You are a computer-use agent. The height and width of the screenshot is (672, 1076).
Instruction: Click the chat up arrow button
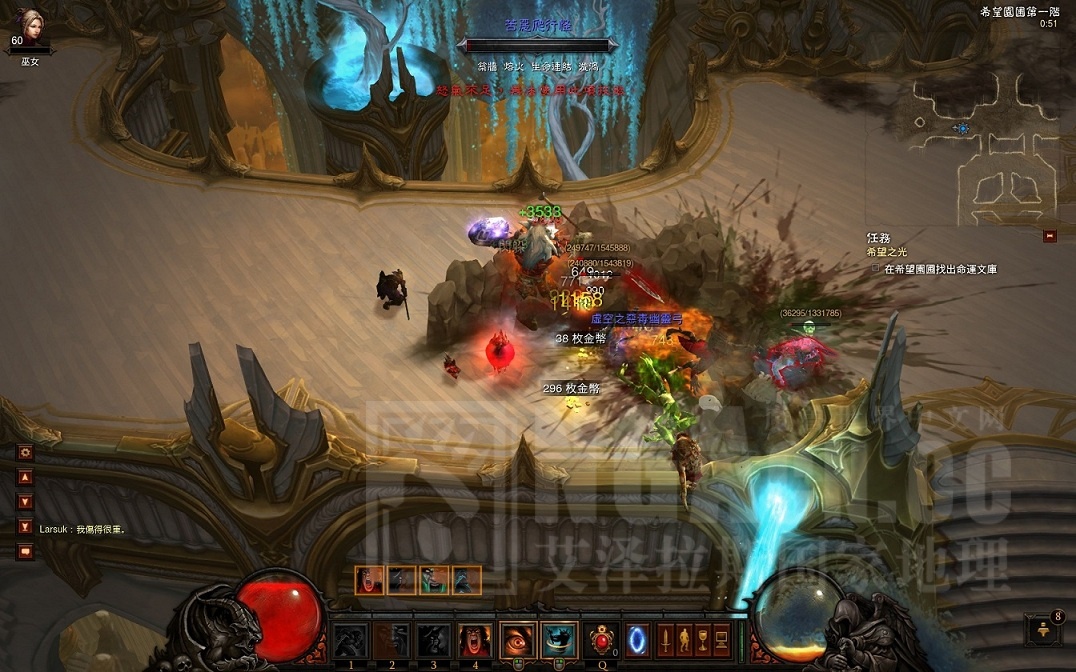tap(26, 477)
